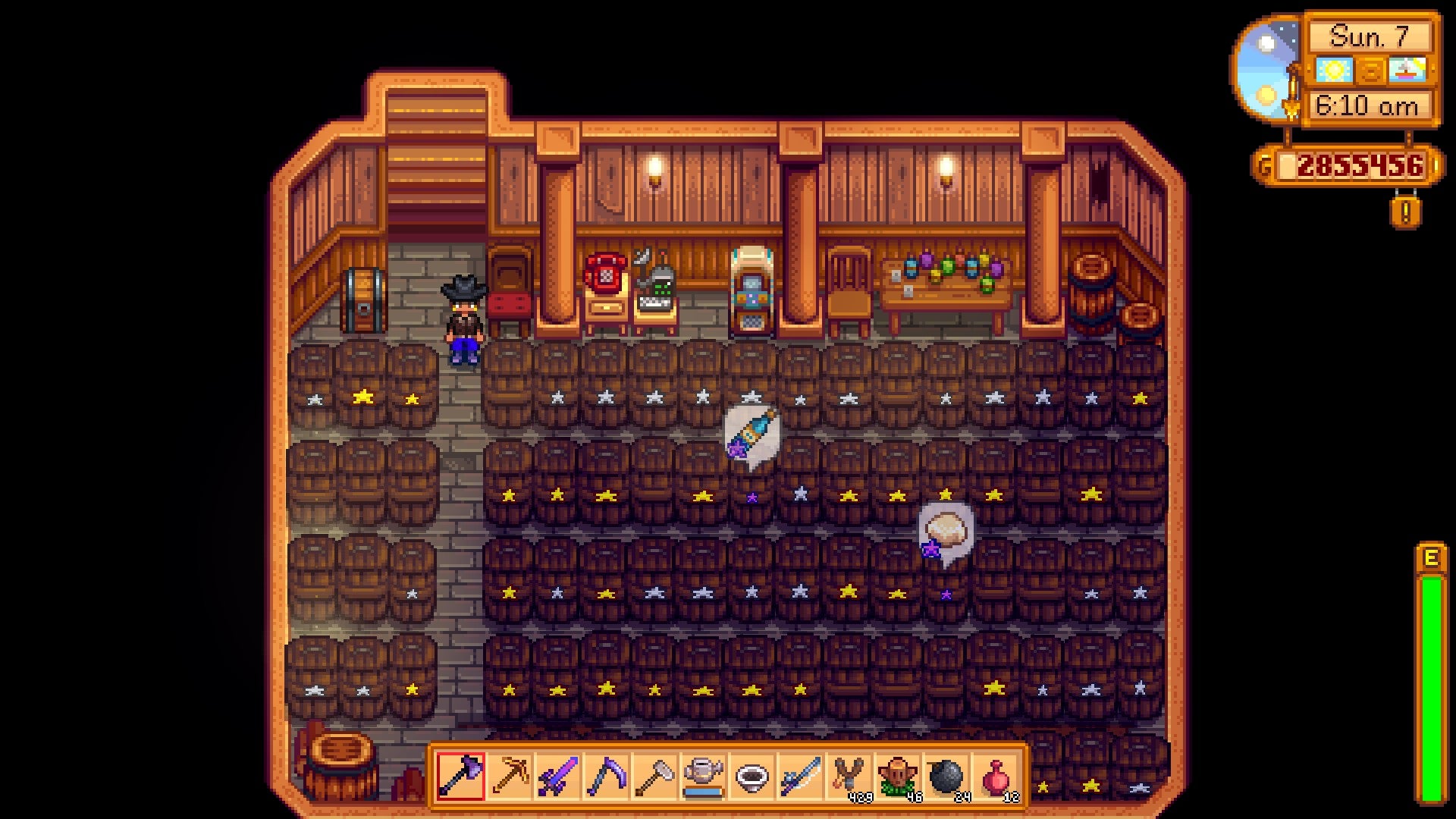The image size is (1456, 819).
Task: Select the rarecrow figure in the hotbar
Action: tap(900, 773)
